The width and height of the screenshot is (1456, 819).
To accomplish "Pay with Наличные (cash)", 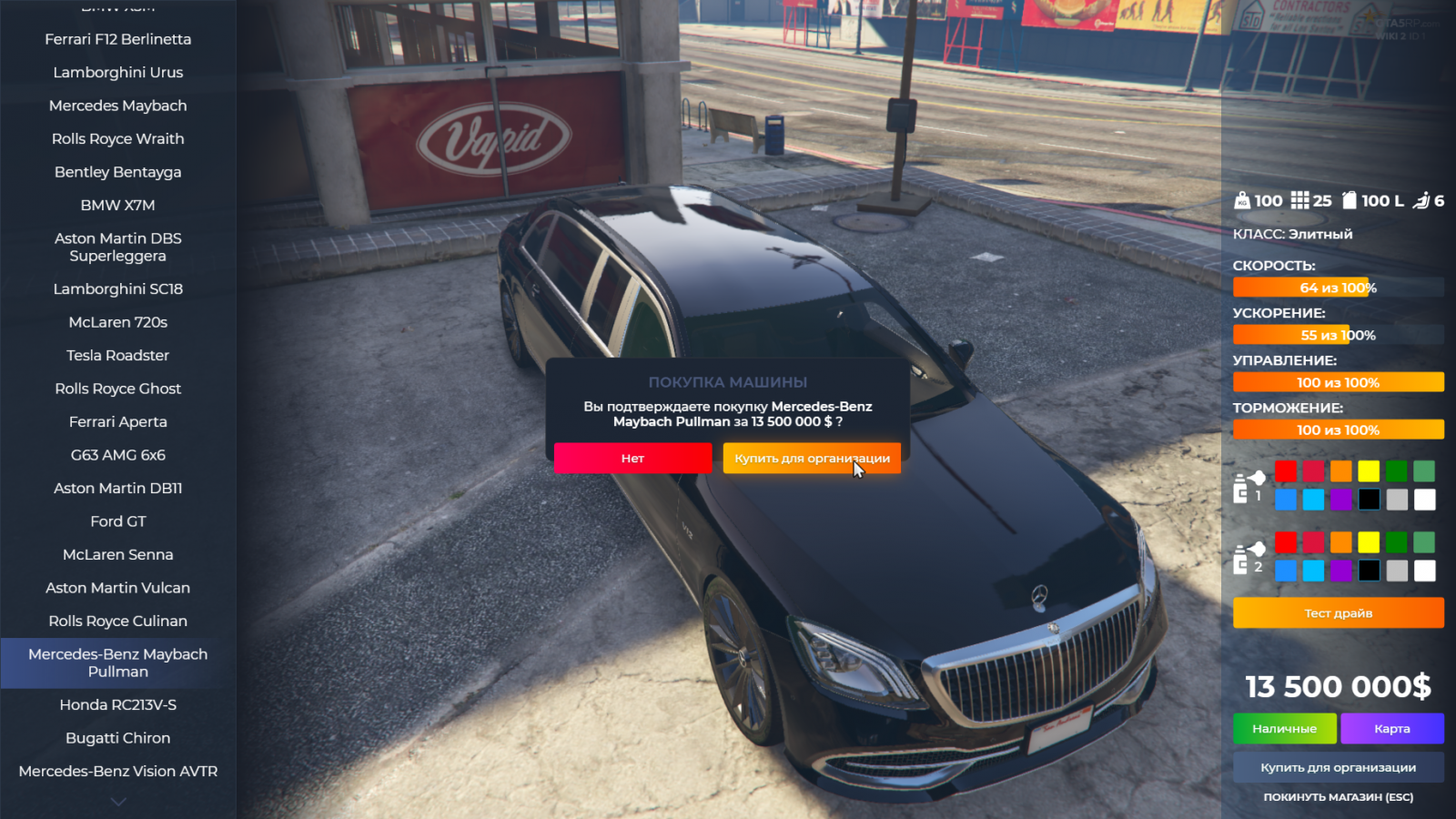I will click(1284, 729).
